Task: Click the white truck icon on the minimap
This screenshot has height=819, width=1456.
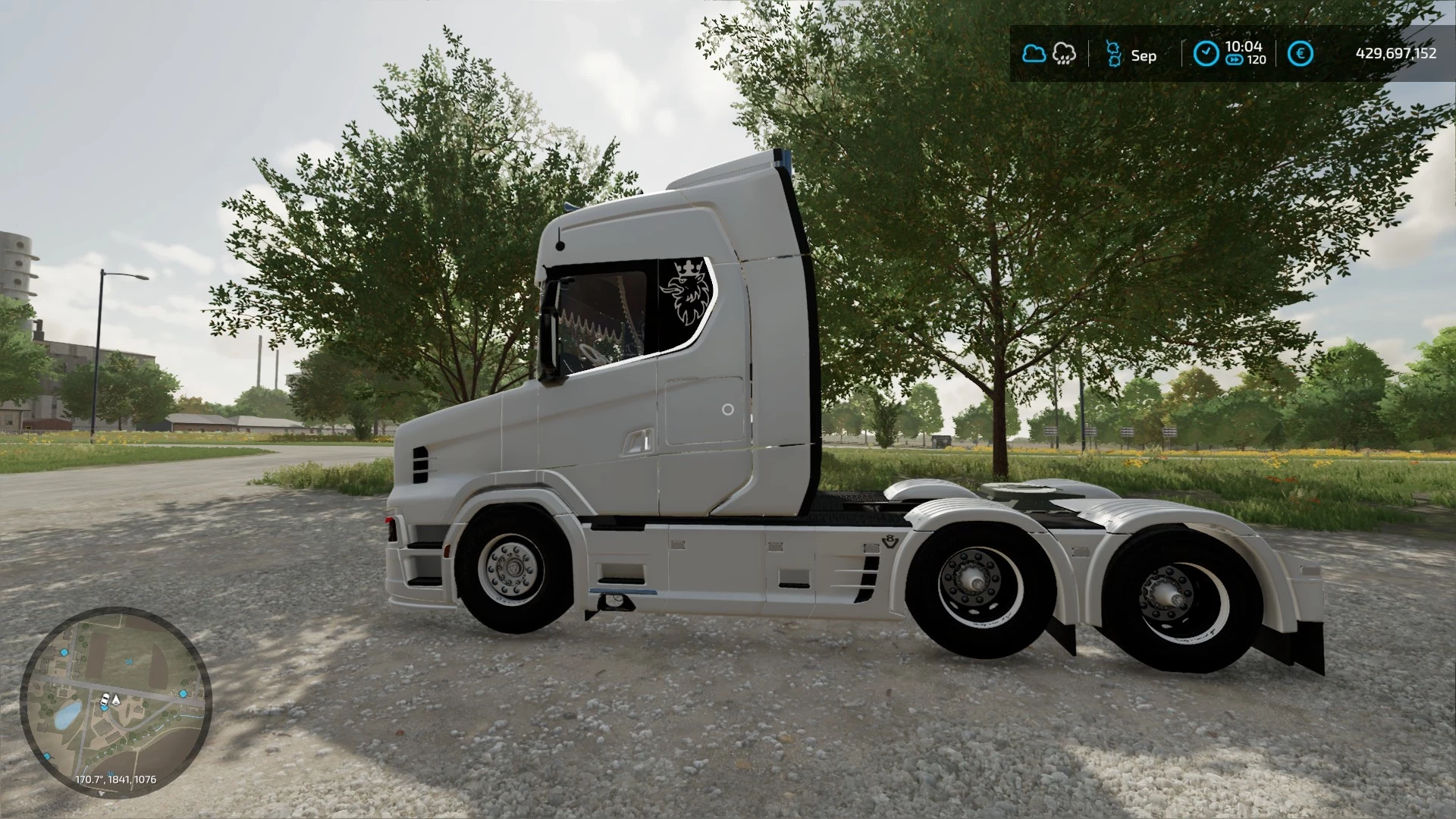Action: click(105, 699)
